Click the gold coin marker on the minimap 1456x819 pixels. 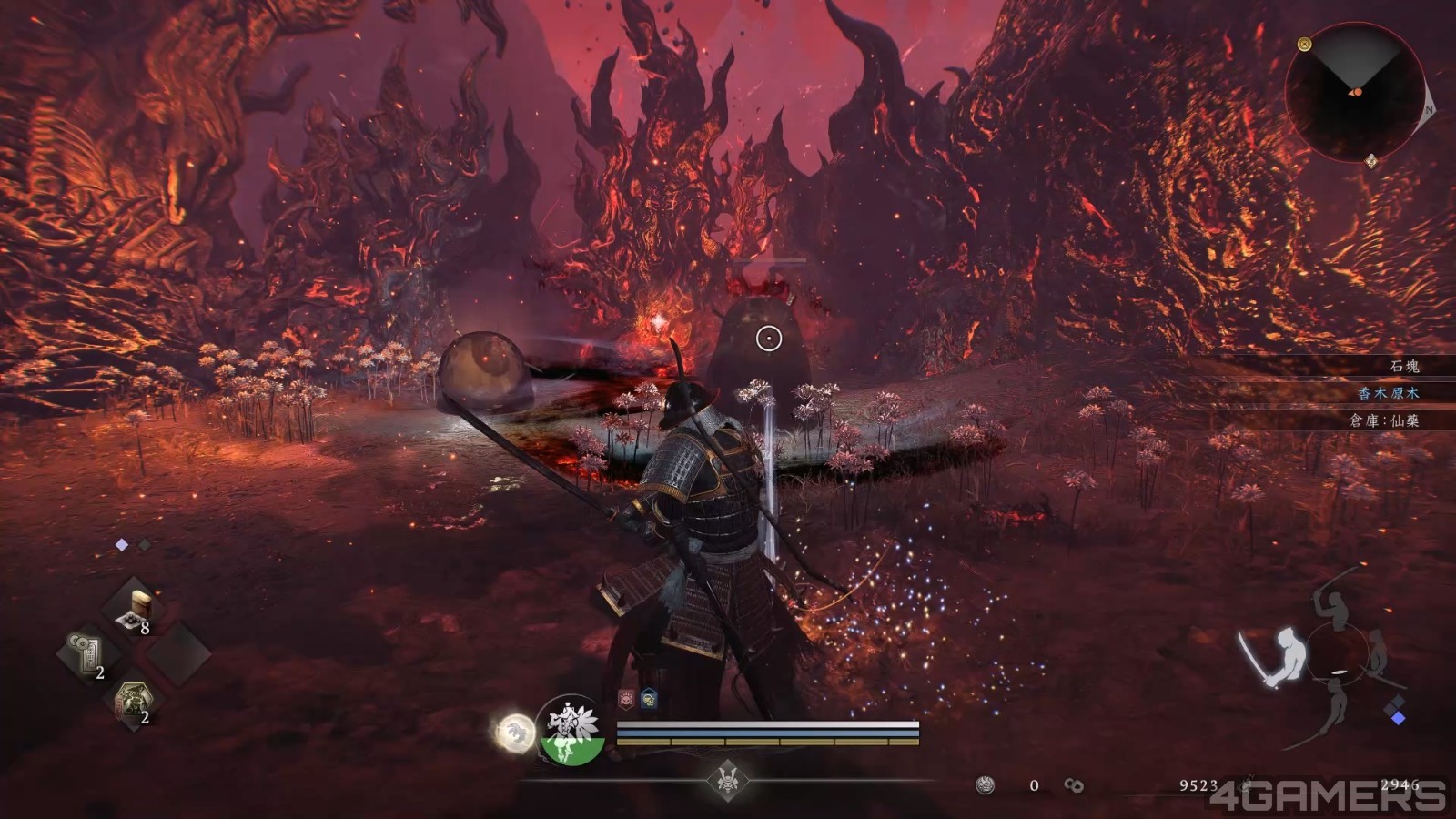(x=1304, y=45)
